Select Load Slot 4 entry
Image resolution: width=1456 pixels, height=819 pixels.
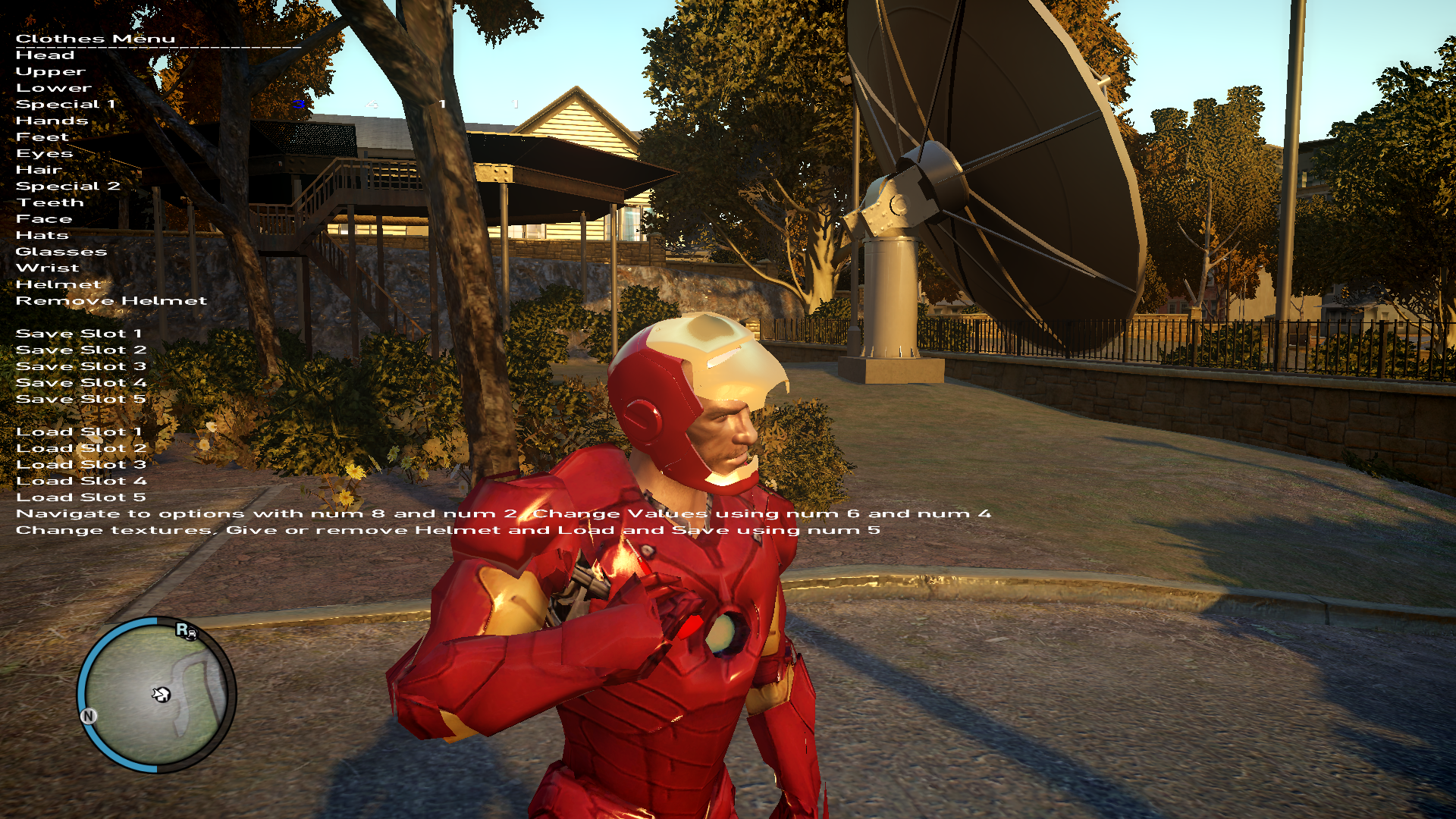(x=81, y=482)
